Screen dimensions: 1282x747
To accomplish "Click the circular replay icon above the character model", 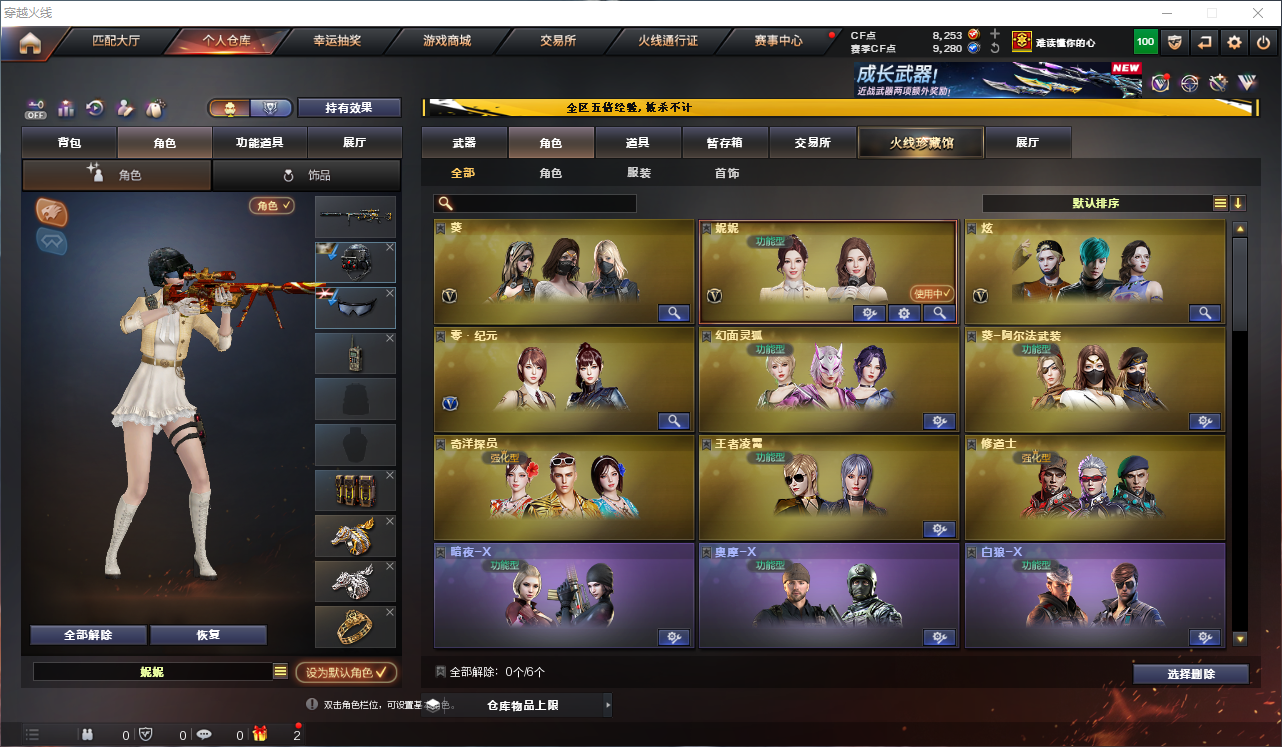I will [x=94, y=107].
